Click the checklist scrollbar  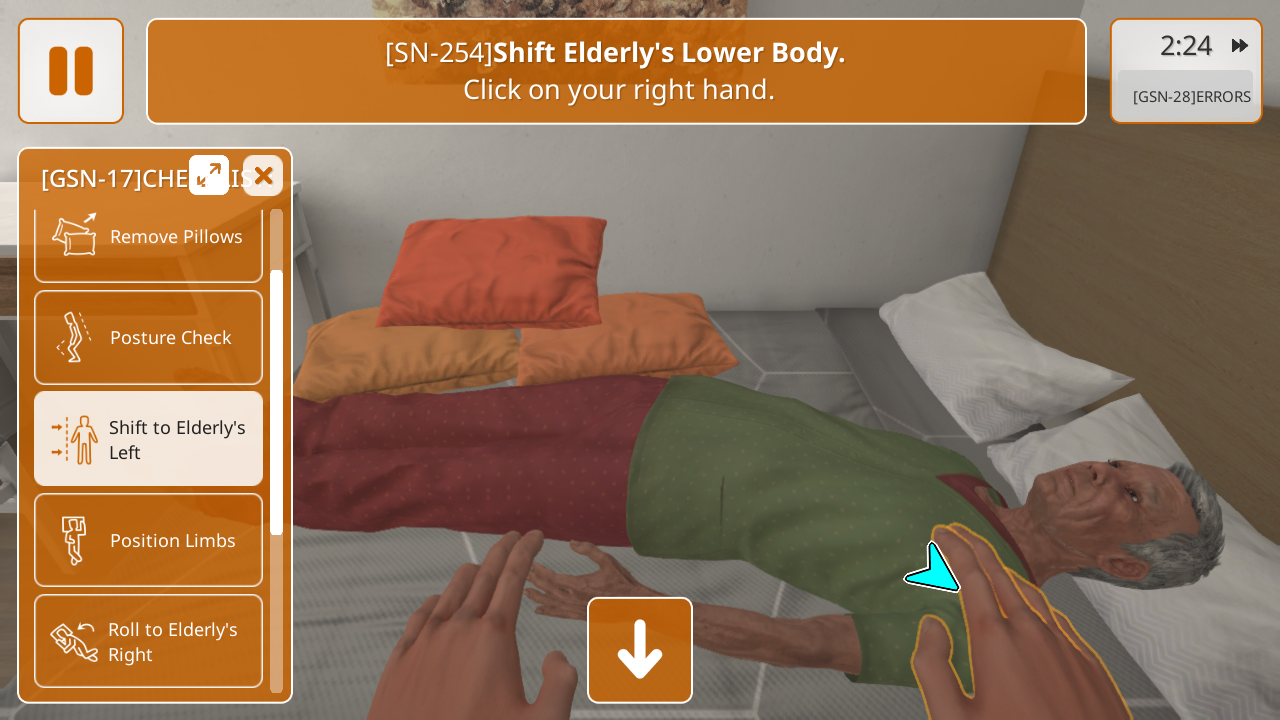276,400
